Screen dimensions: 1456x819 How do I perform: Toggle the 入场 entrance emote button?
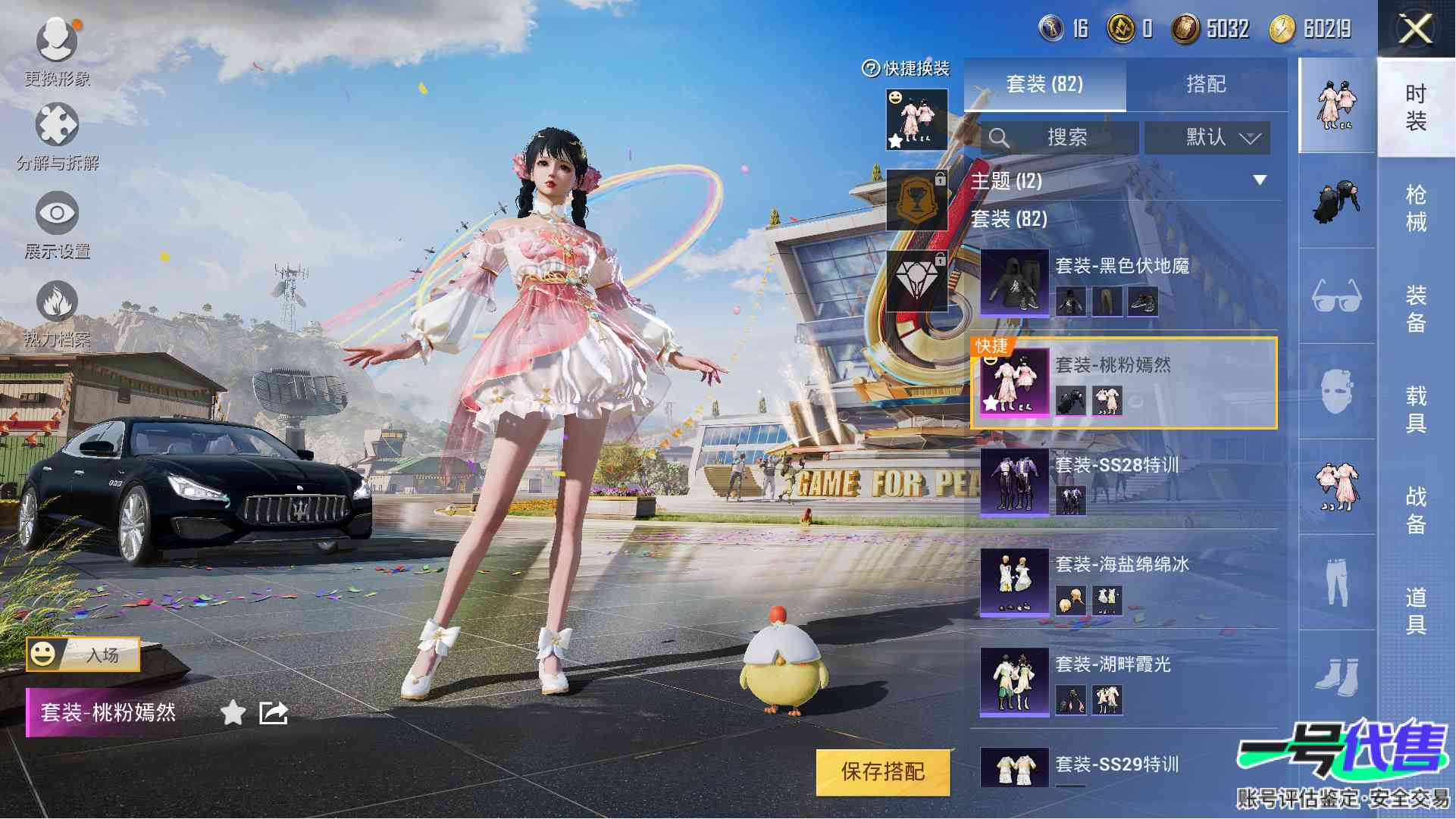click(83, 655)
